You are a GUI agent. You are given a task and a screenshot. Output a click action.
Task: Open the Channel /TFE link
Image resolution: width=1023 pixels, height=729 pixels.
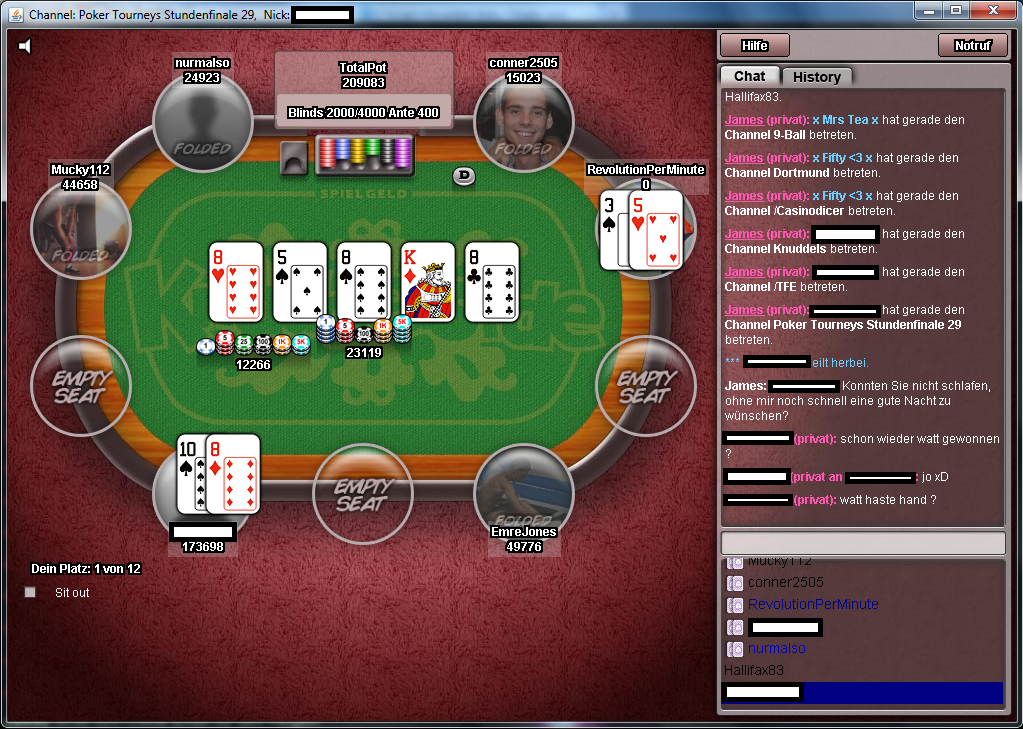[760, 287]
